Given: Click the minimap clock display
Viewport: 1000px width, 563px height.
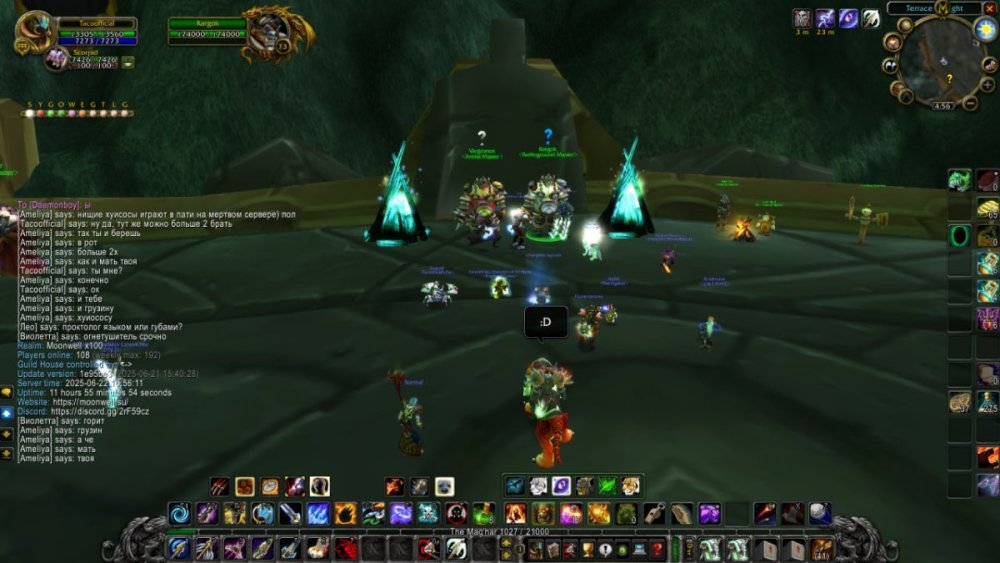Looking at the screenshot, I should (x=942, y=105).
